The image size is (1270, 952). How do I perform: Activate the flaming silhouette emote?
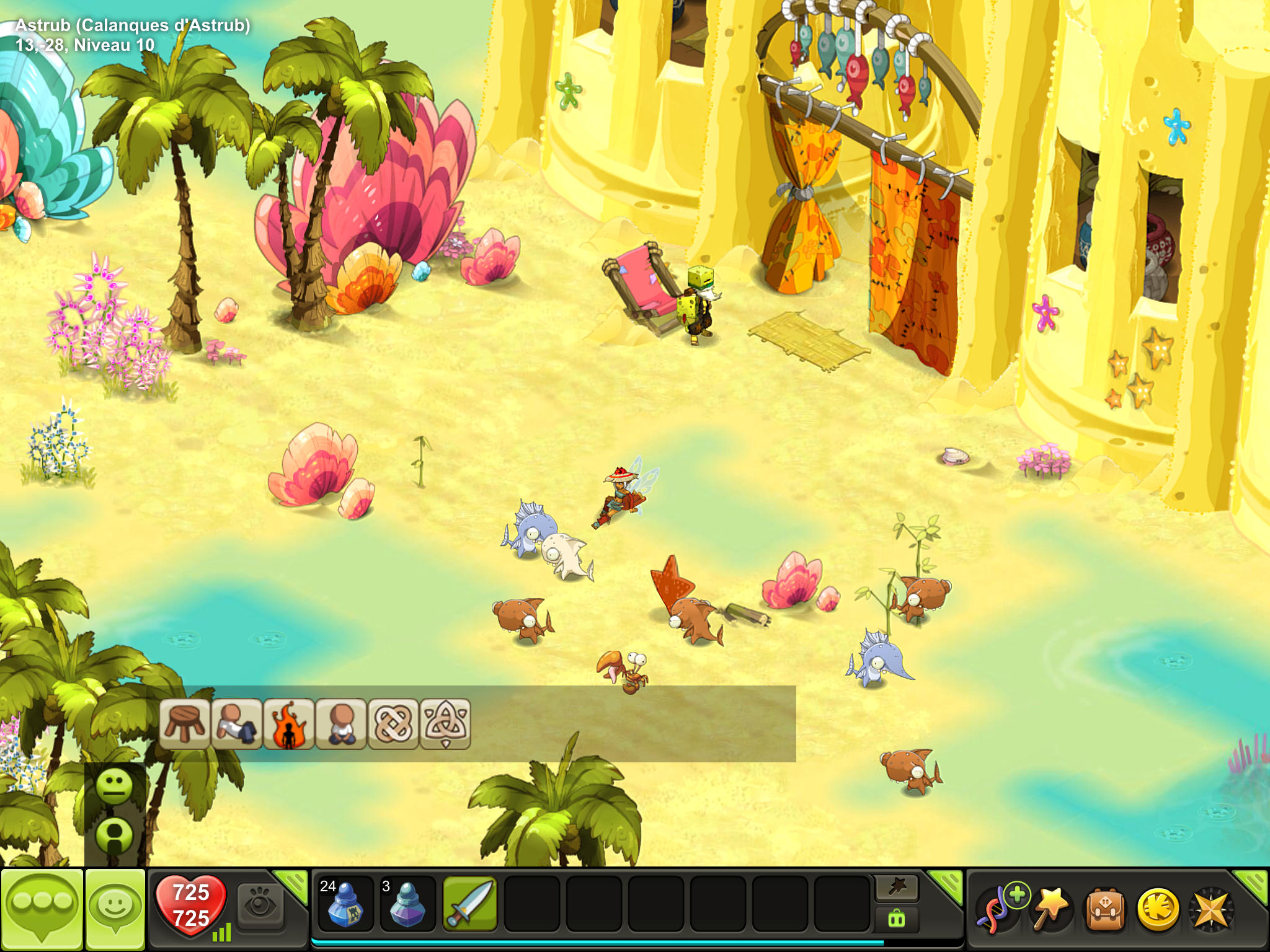coord(288,723)
